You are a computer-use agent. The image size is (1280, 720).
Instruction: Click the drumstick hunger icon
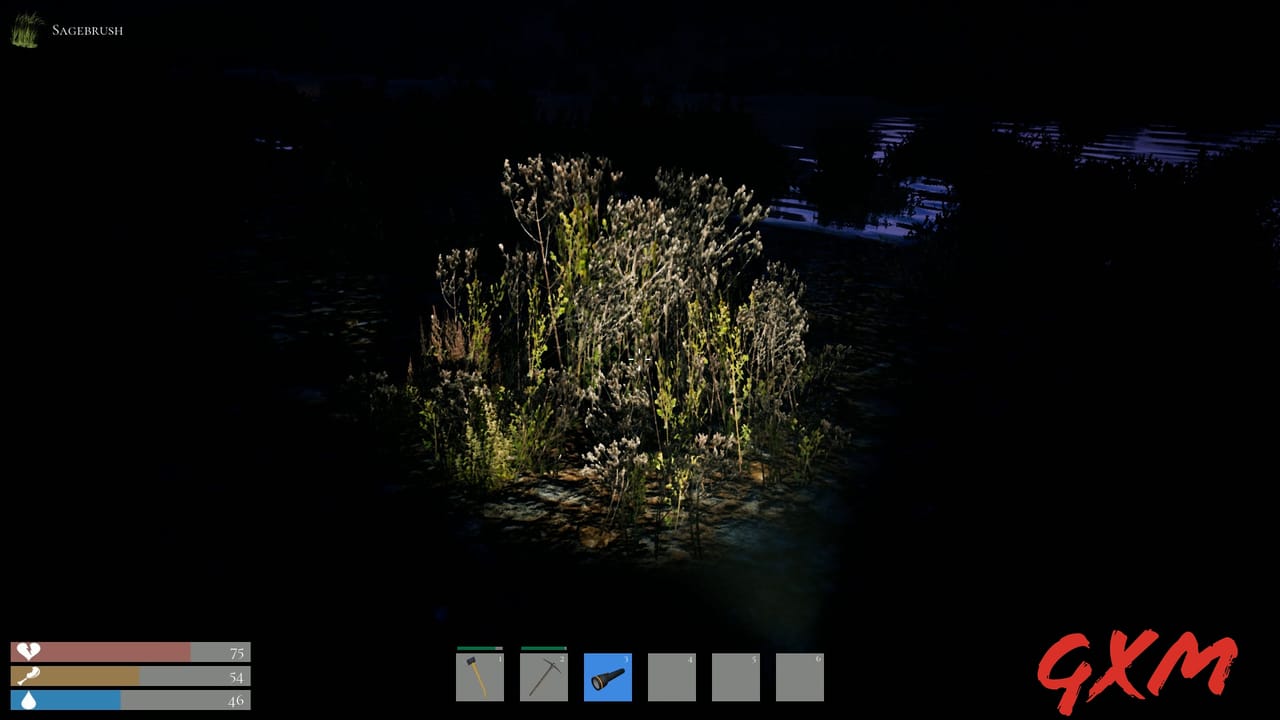(28, 676)
